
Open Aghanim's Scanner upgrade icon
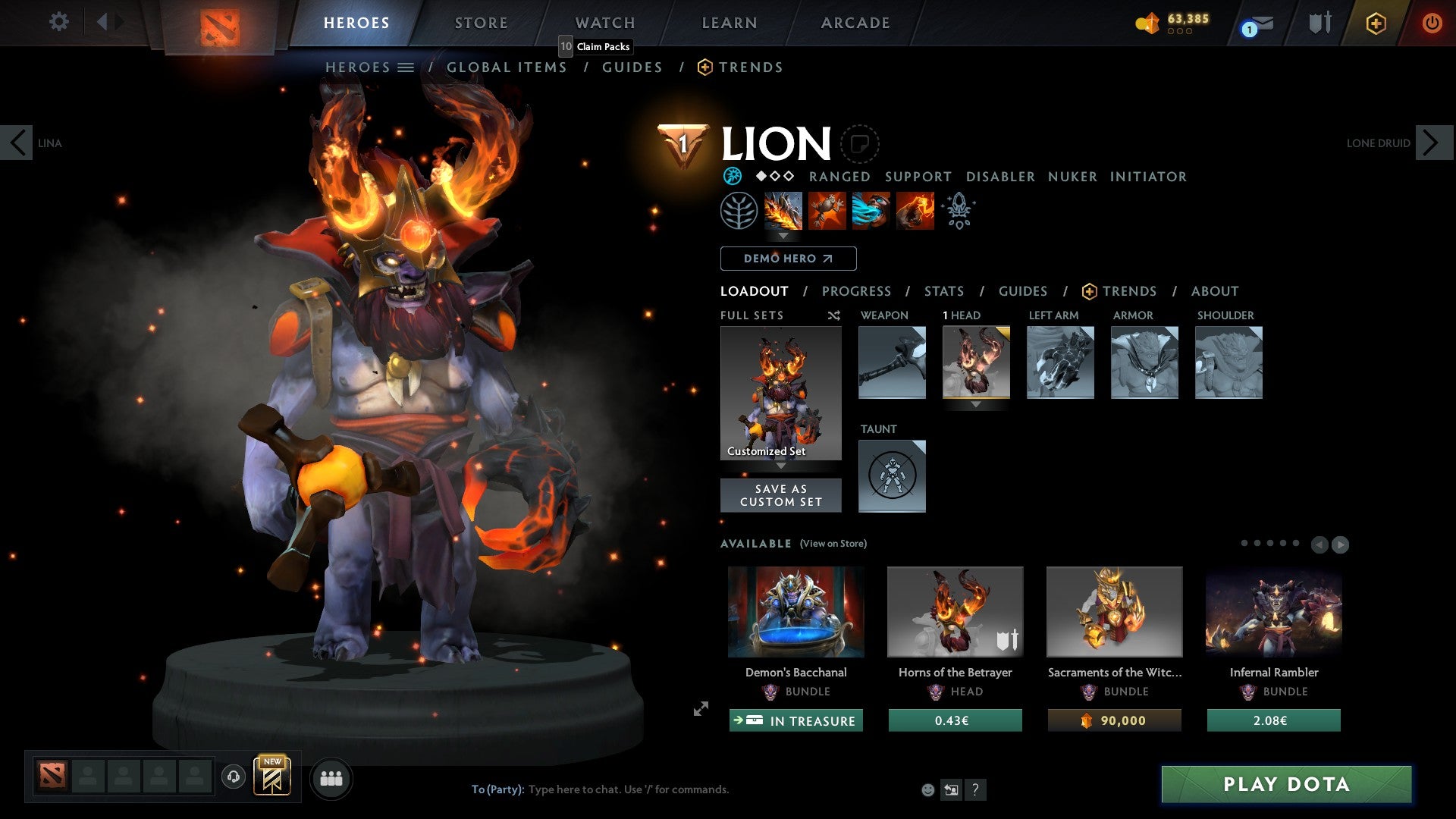[958, 211]
